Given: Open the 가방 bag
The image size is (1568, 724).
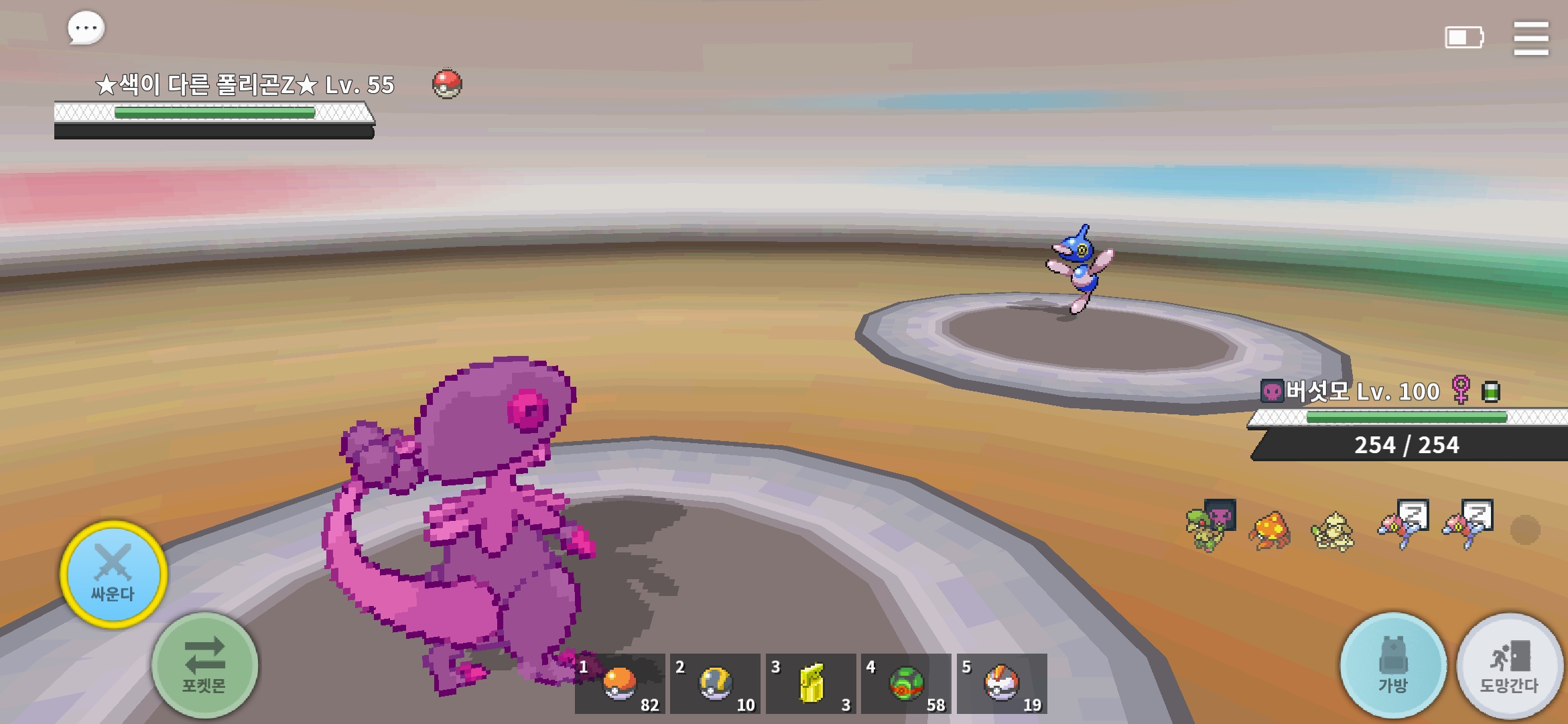Looking at the screenshot, I should (1393, 666).
